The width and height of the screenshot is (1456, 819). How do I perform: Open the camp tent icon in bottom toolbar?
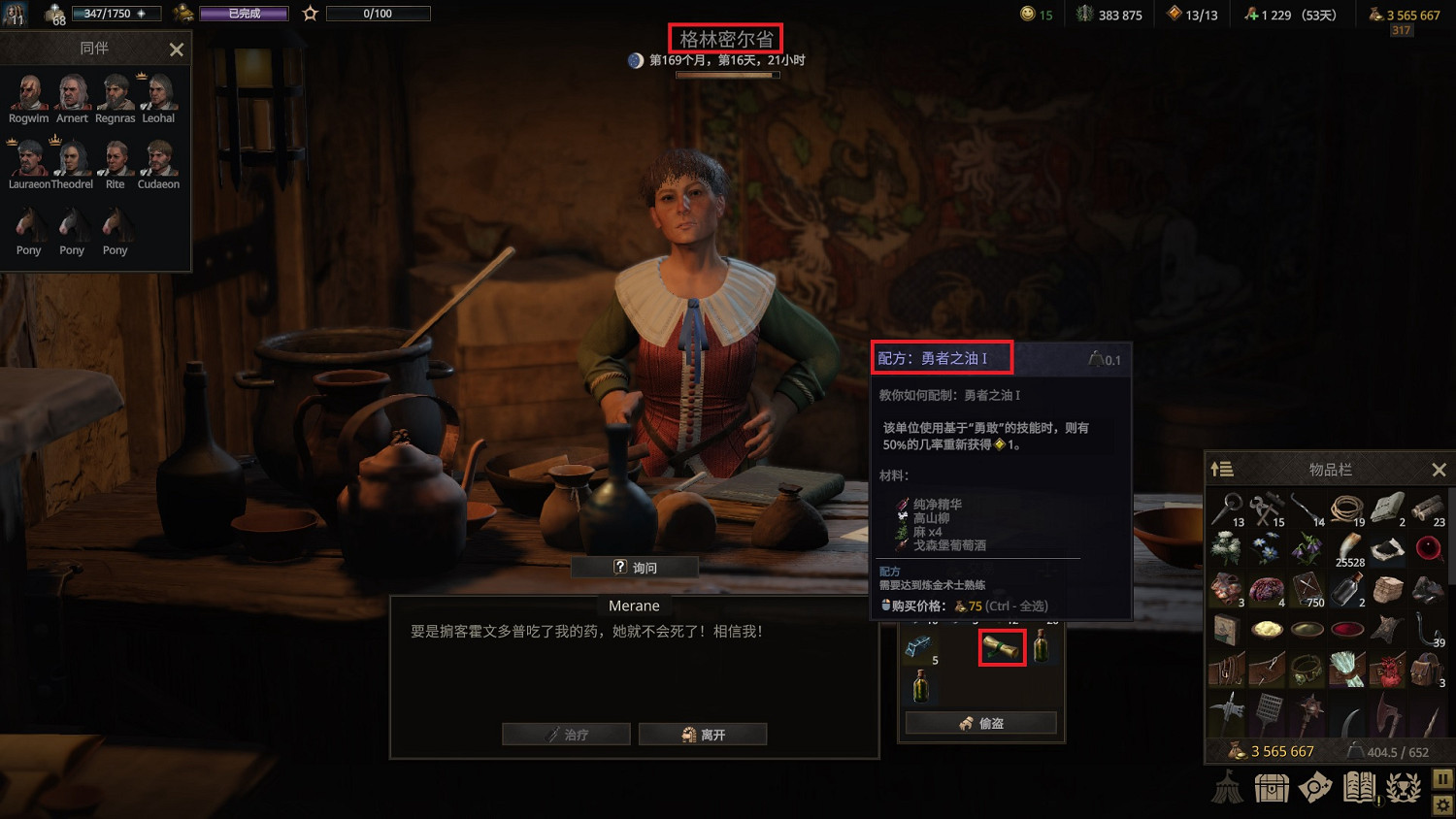(x=1229, y=788)
